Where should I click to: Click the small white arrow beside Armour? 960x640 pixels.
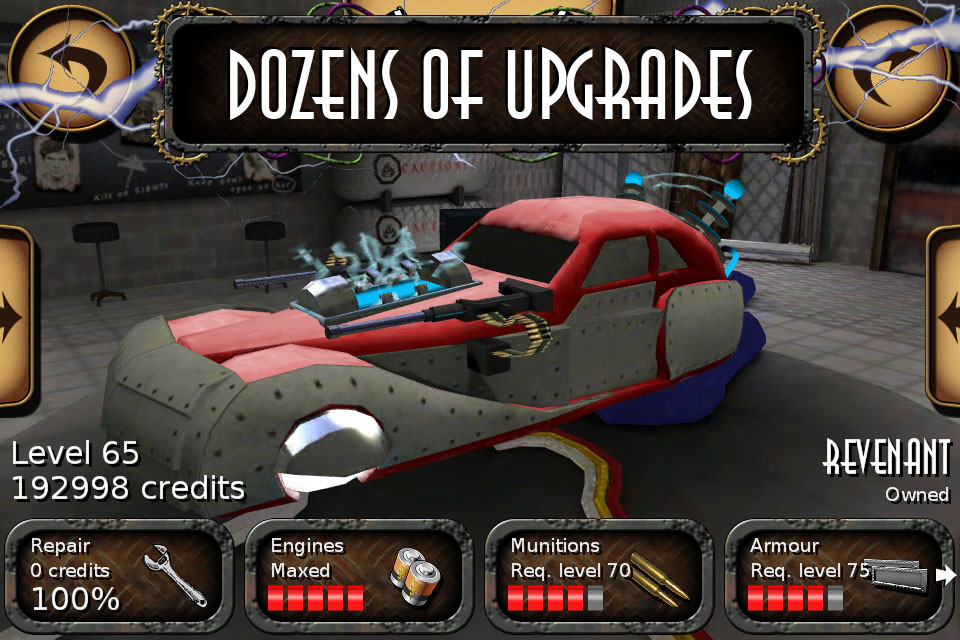coord(945,575)
